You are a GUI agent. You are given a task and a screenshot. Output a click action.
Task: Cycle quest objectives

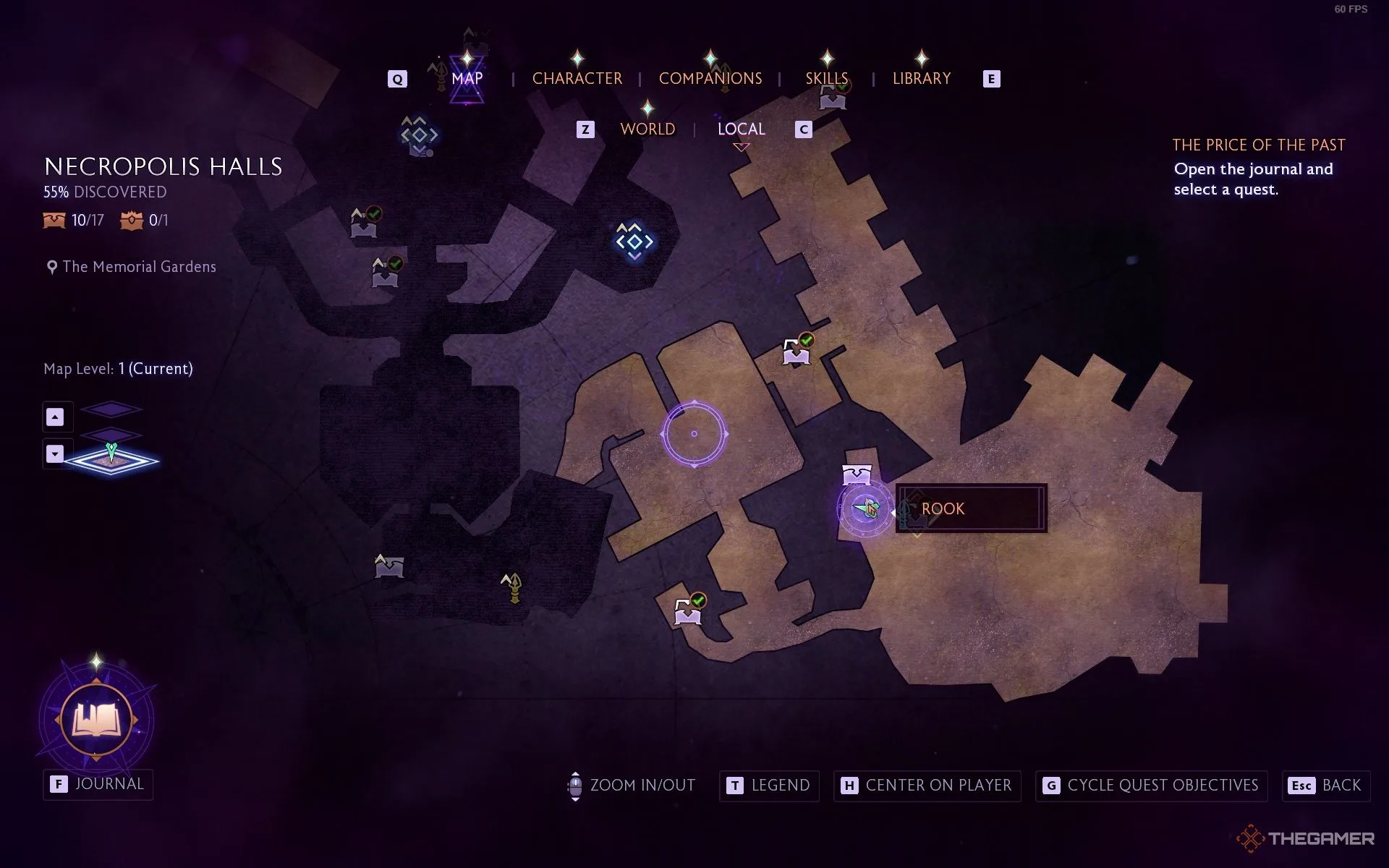(x=1151, y=786)
